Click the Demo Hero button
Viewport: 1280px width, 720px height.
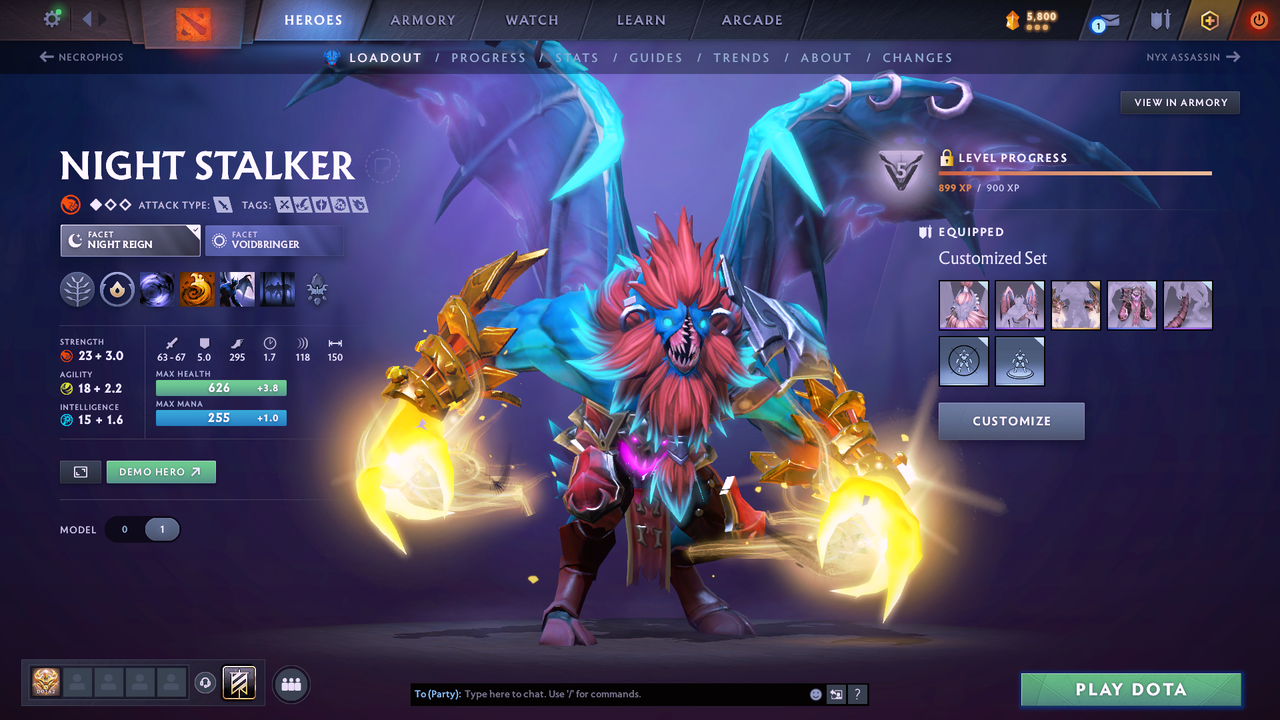[x=160, y=471]
